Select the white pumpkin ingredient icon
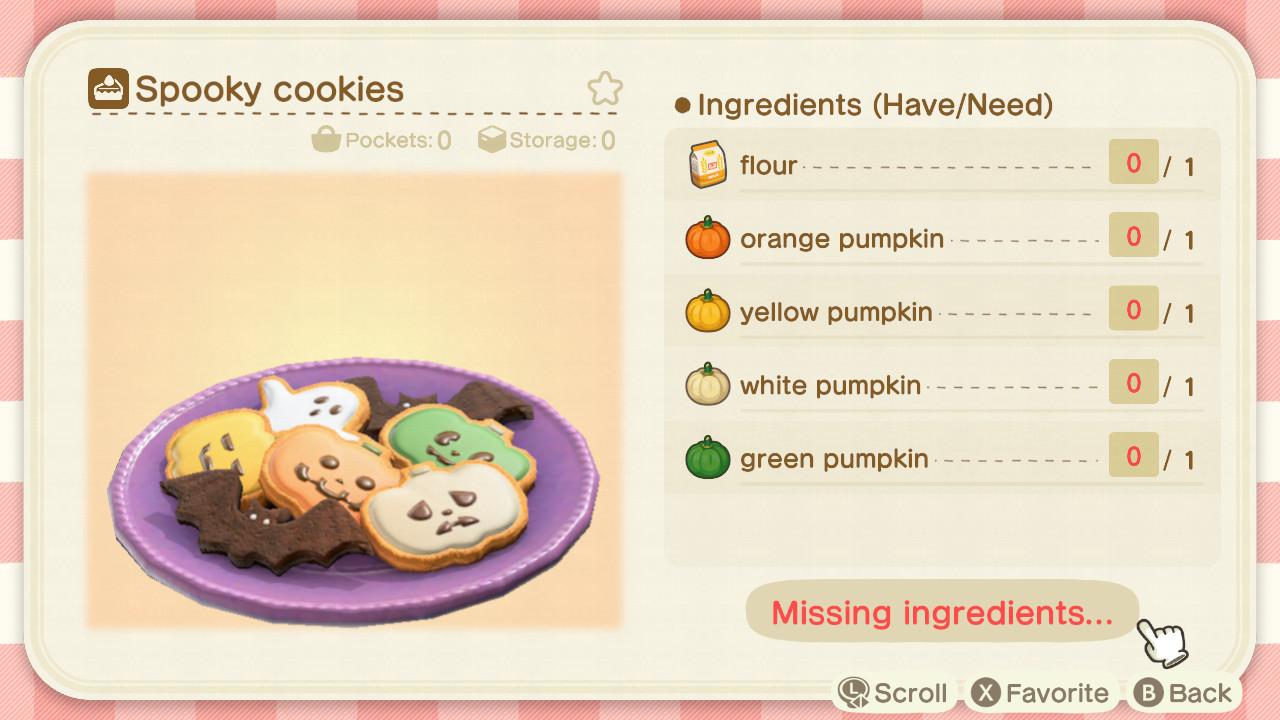1280x720 pixels. [x=707, y=384]
